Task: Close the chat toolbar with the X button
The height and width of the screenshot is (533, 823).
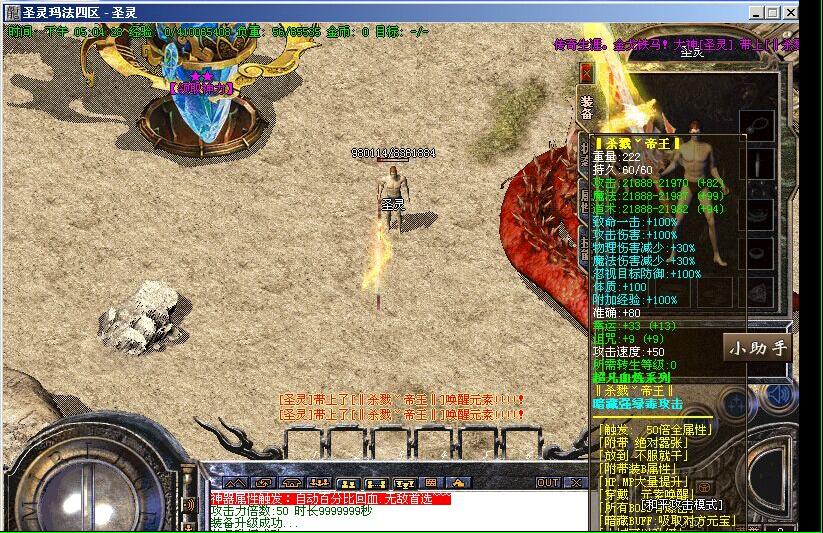Action: [574, 482]
